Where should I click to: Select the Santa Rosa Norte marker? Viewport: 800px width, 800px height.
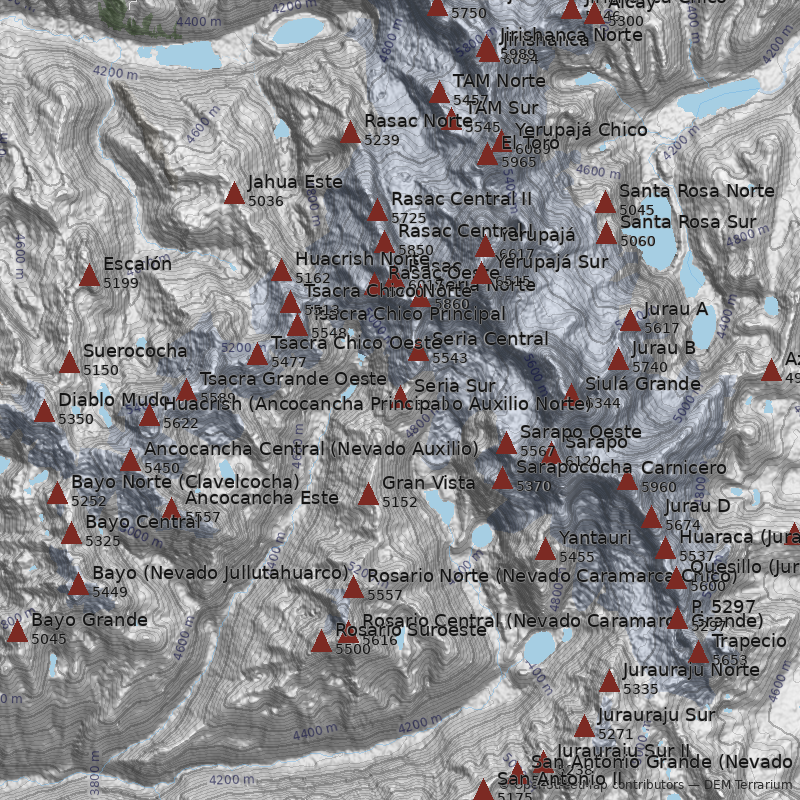pyautogui.click(x=605, y=202)
